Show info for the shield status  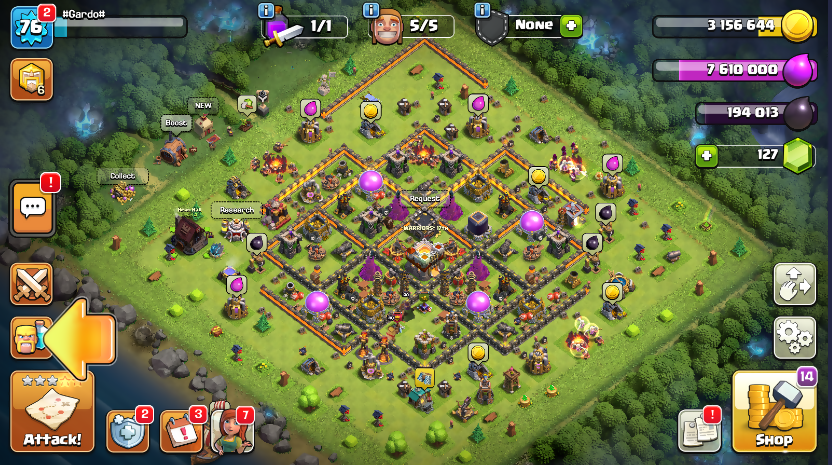(483, 10)
